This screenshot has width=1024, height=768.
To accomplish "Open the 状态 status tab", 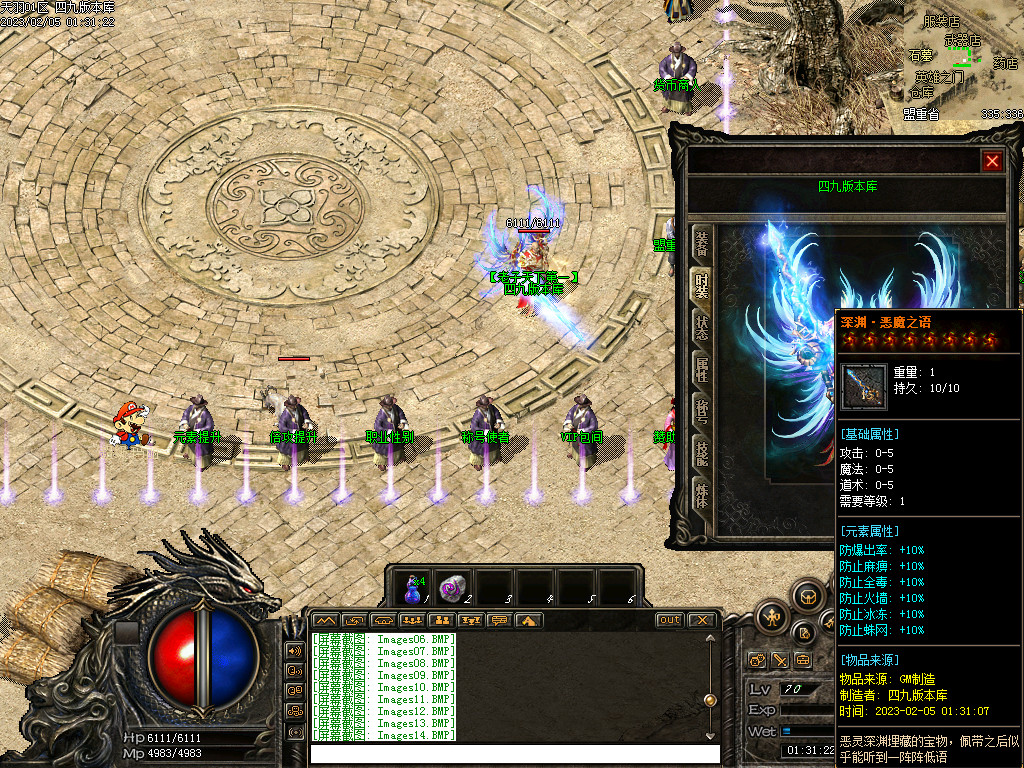I will click(x=702, y=328).
